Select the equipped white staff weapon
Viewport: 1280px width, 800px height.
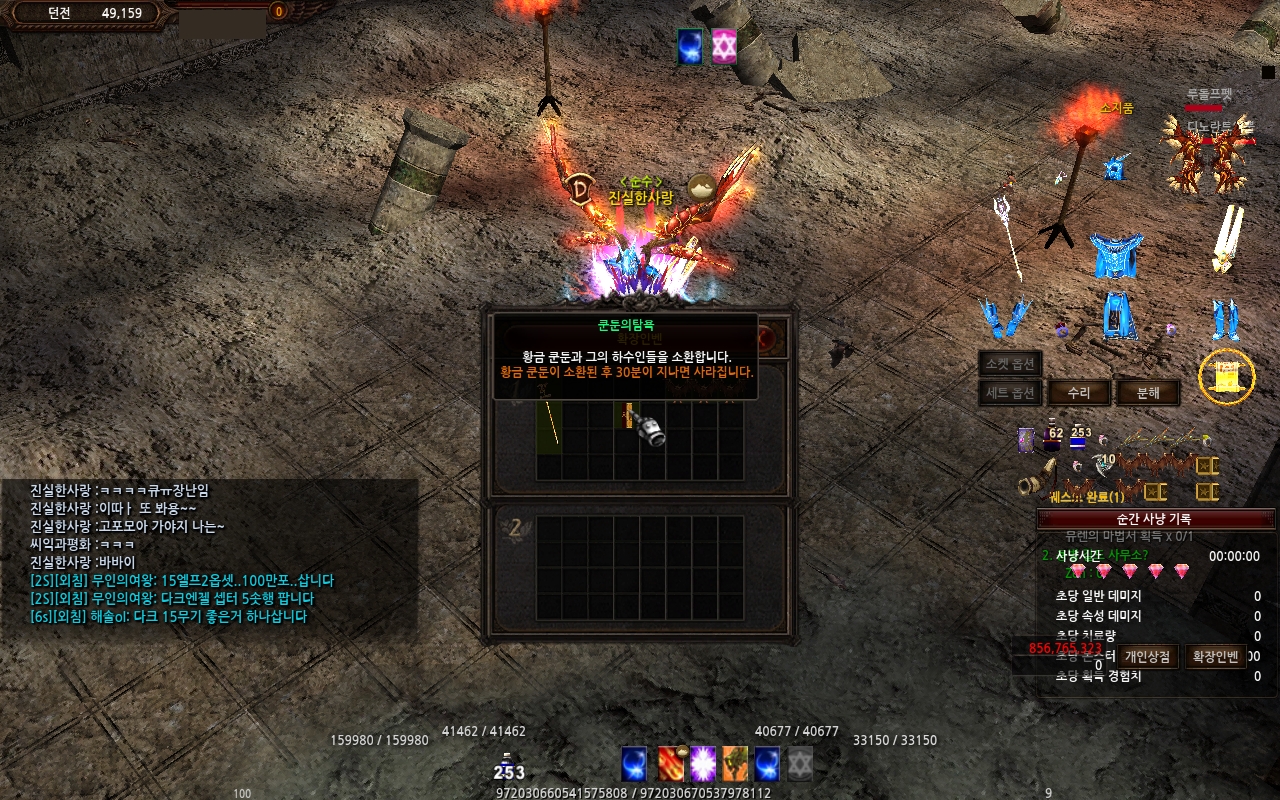(x=1008, y=235)
